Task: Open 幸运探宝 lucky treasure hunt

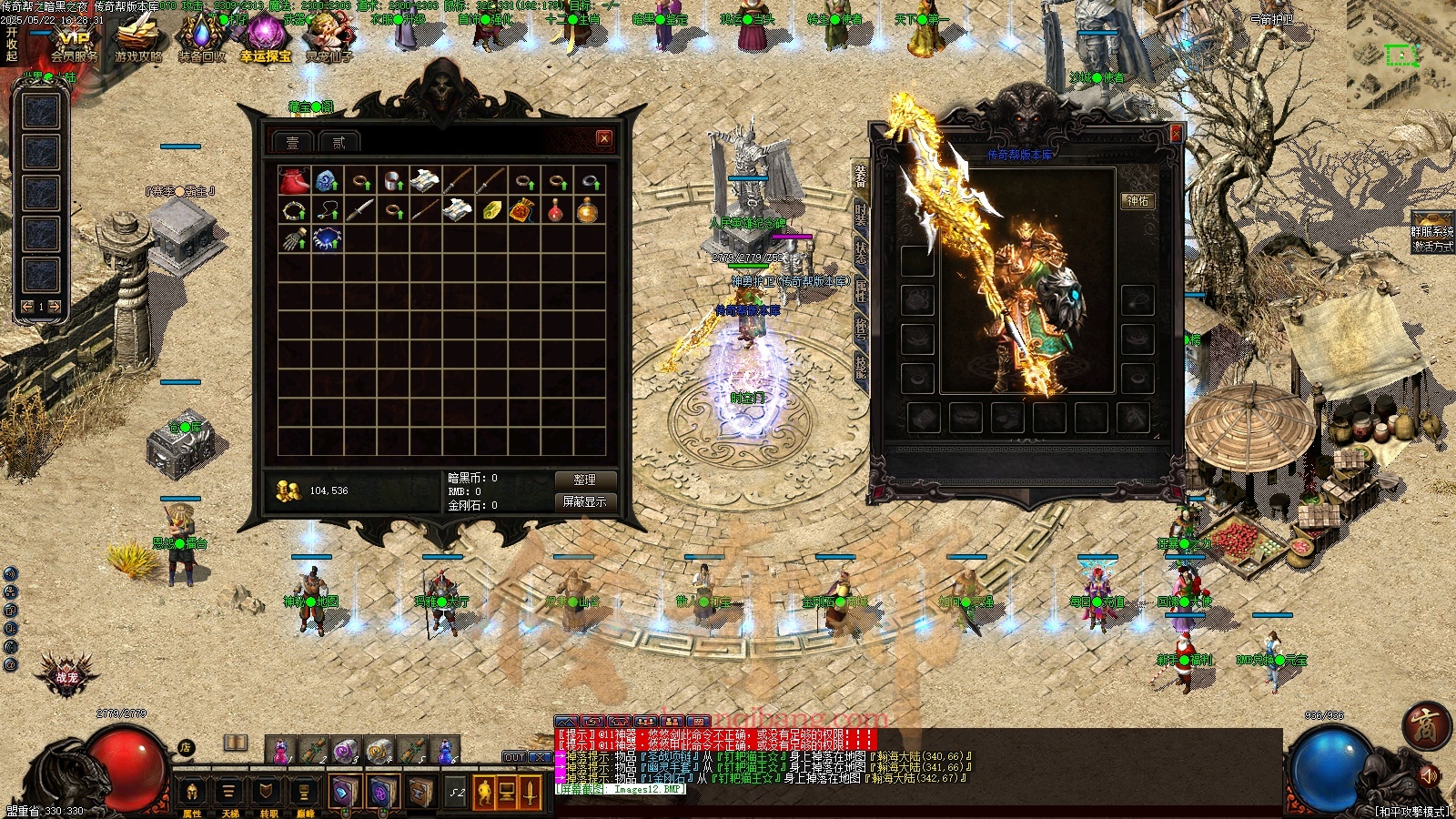Action: click(266, 38)
